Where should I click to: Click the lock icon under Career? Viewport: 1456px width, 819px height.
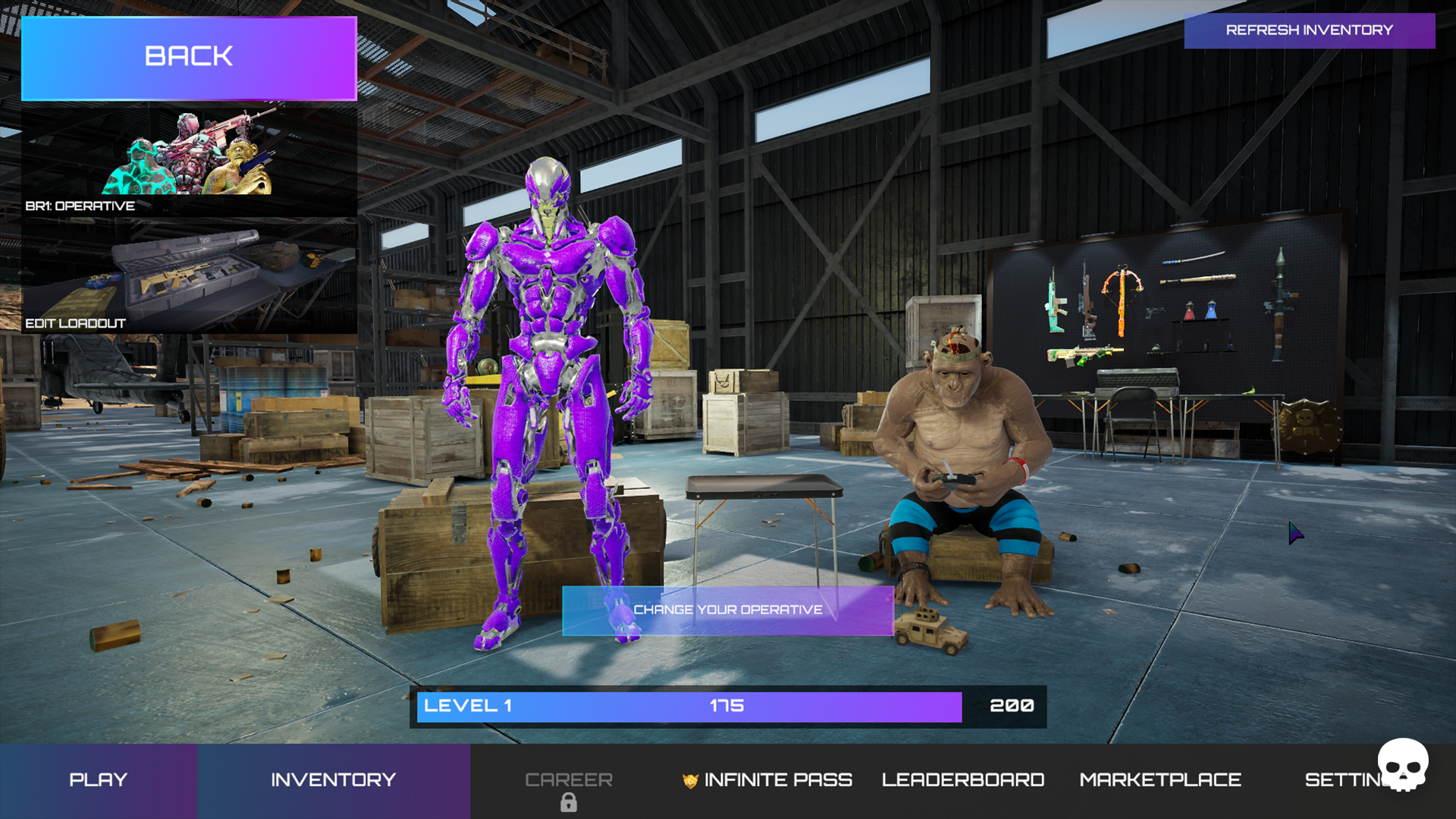click(569, 802)
